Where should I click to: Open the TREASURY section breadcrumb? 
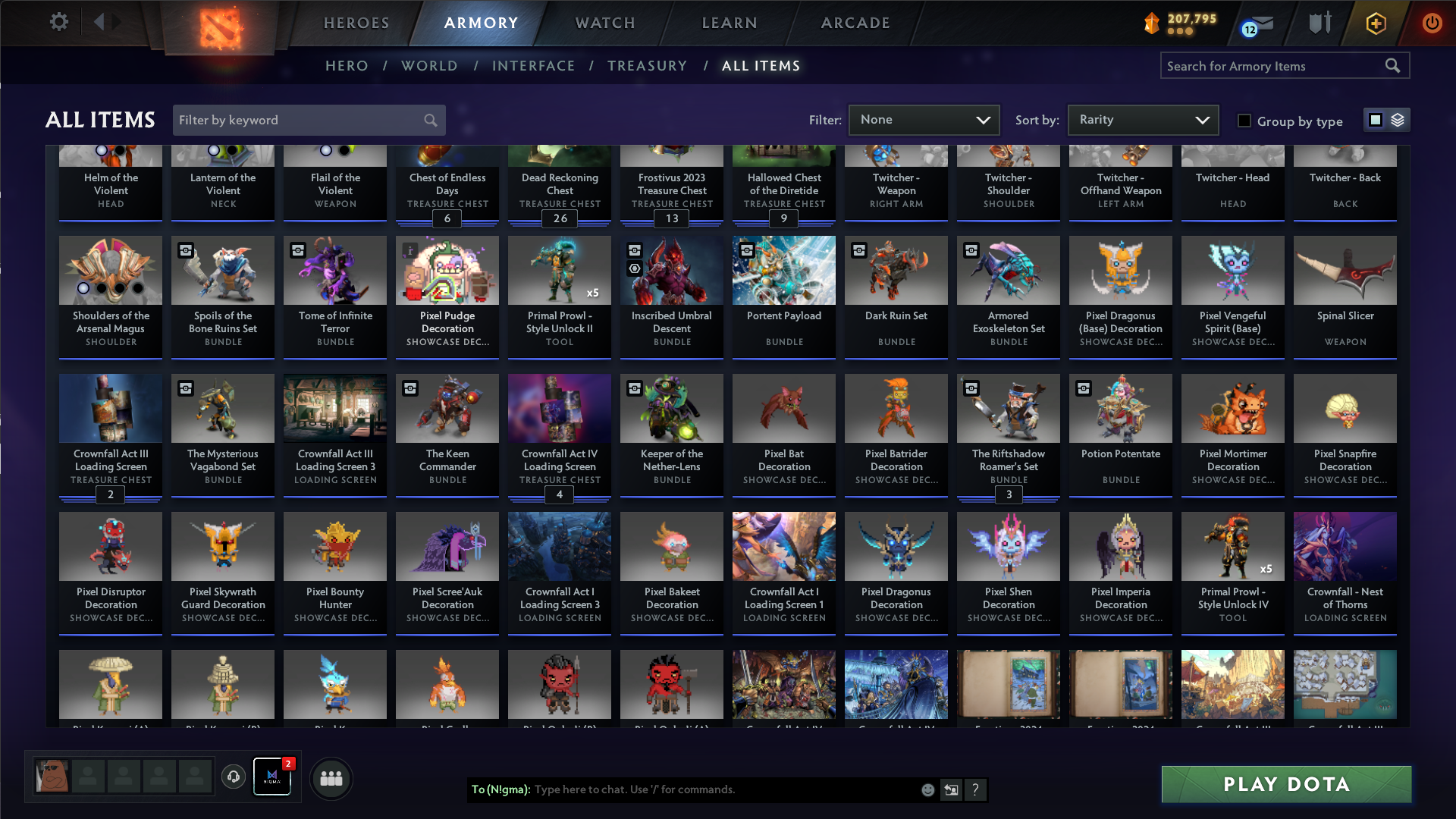648,66
